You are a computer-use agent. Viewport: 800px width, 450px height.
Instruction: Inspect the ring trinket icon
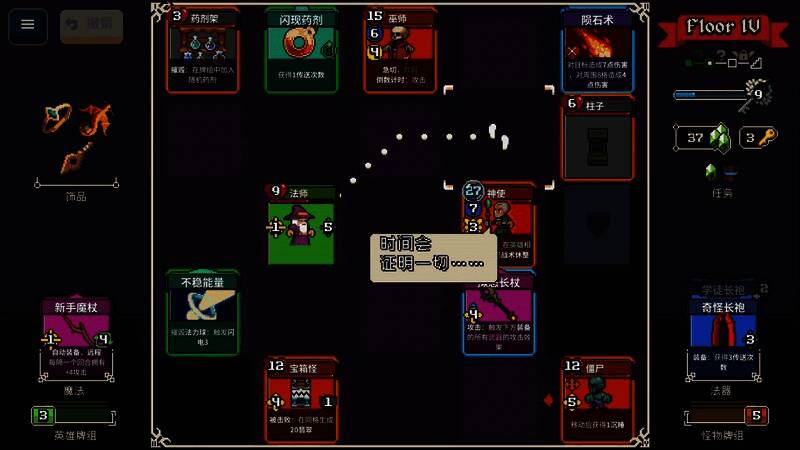coord(51,120)
